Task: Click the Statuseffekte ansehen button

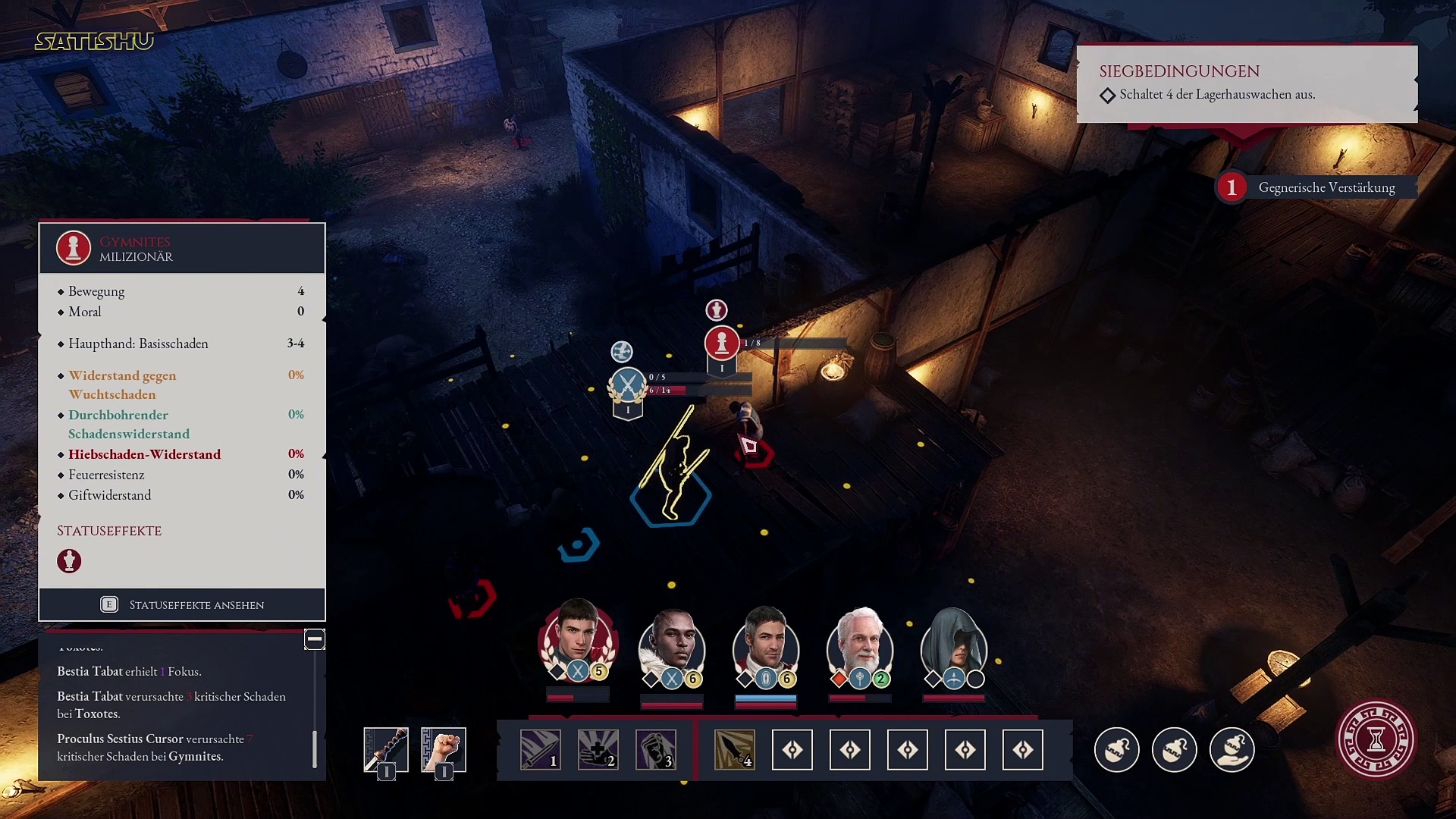Action: pos(182,604)
